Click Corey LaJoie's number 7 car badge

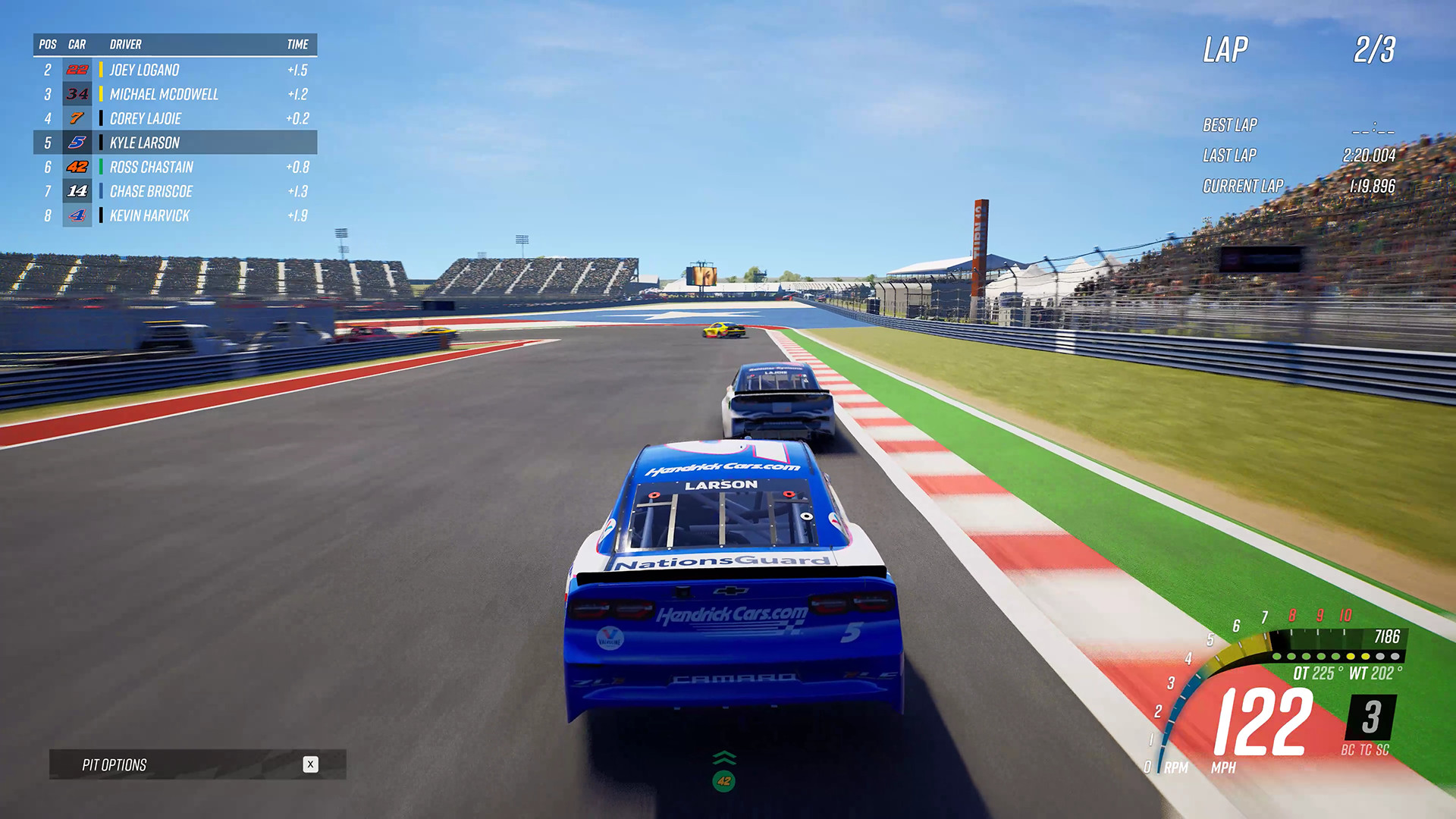pos(76,118)
